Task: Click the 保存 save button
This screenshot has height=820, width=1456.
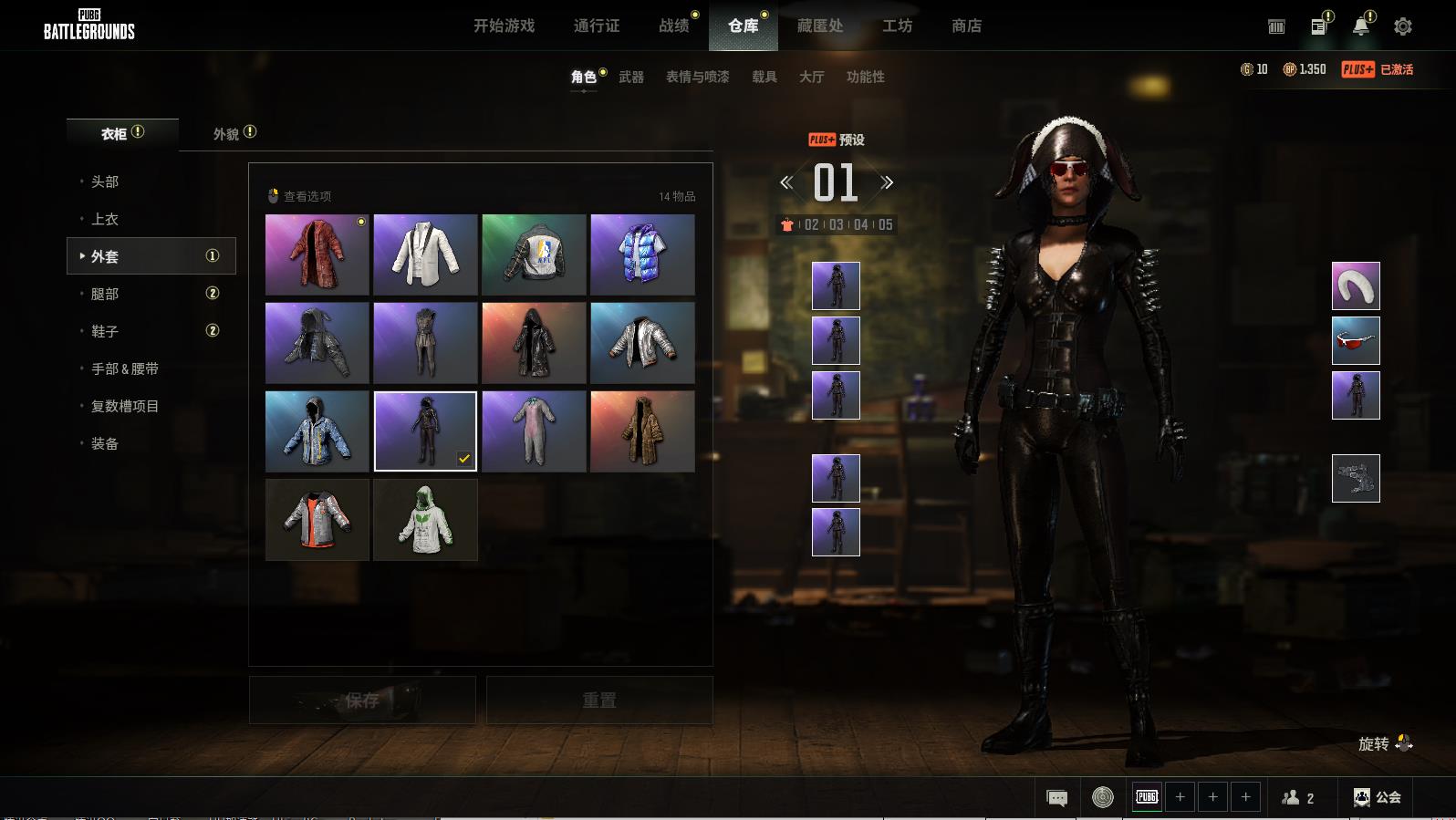Action: [362, 701]
